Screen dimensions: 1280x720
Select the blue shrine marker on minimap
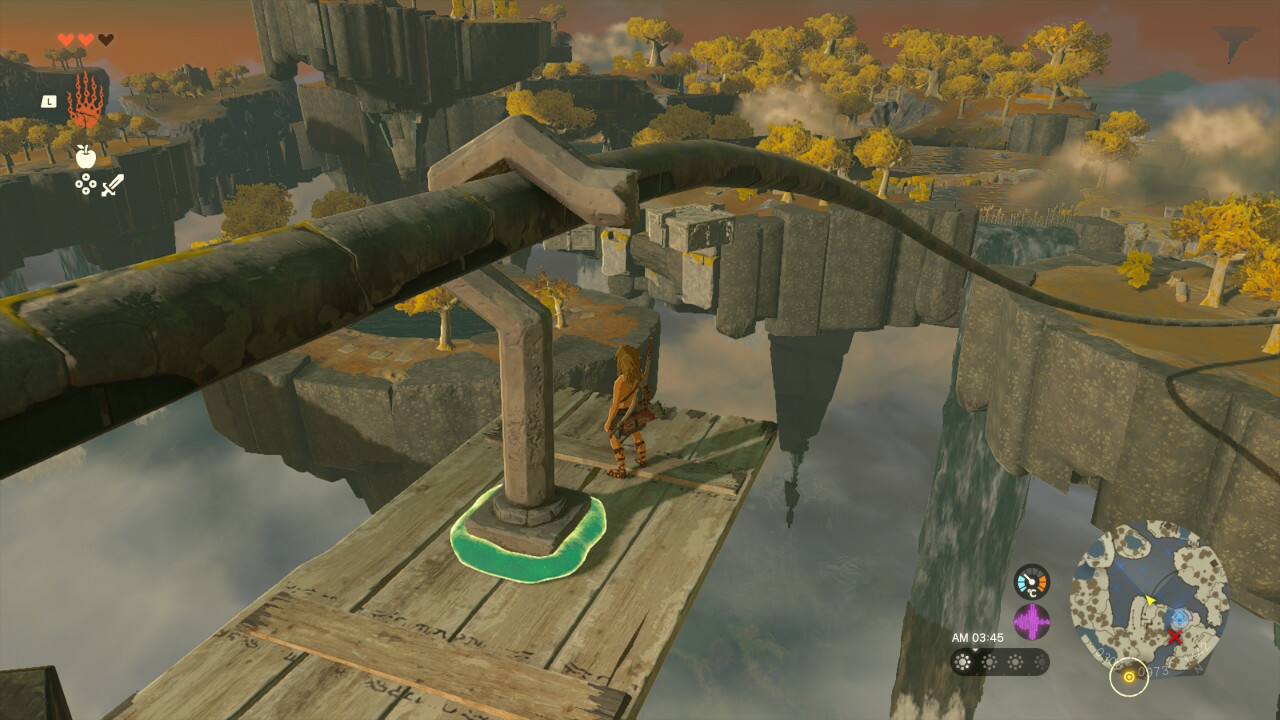point(1180,618)
